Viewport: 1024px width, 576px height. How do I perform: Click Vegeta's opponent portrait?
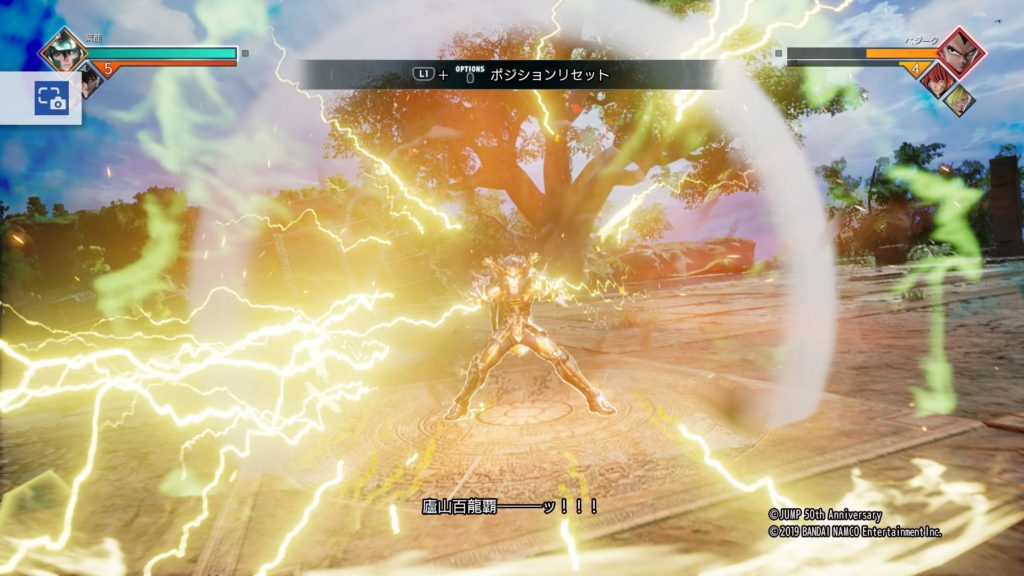point(961,51)
